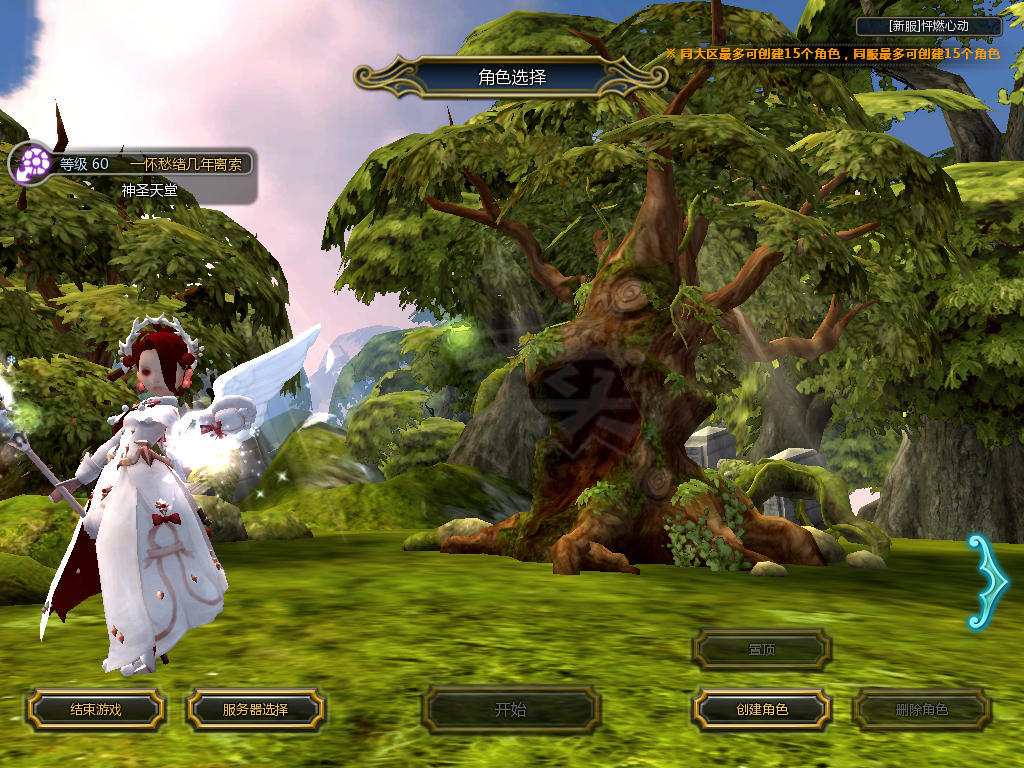Start the game with 开始 button
This screenshot has height=768, width=1024.
click(510, 710)
